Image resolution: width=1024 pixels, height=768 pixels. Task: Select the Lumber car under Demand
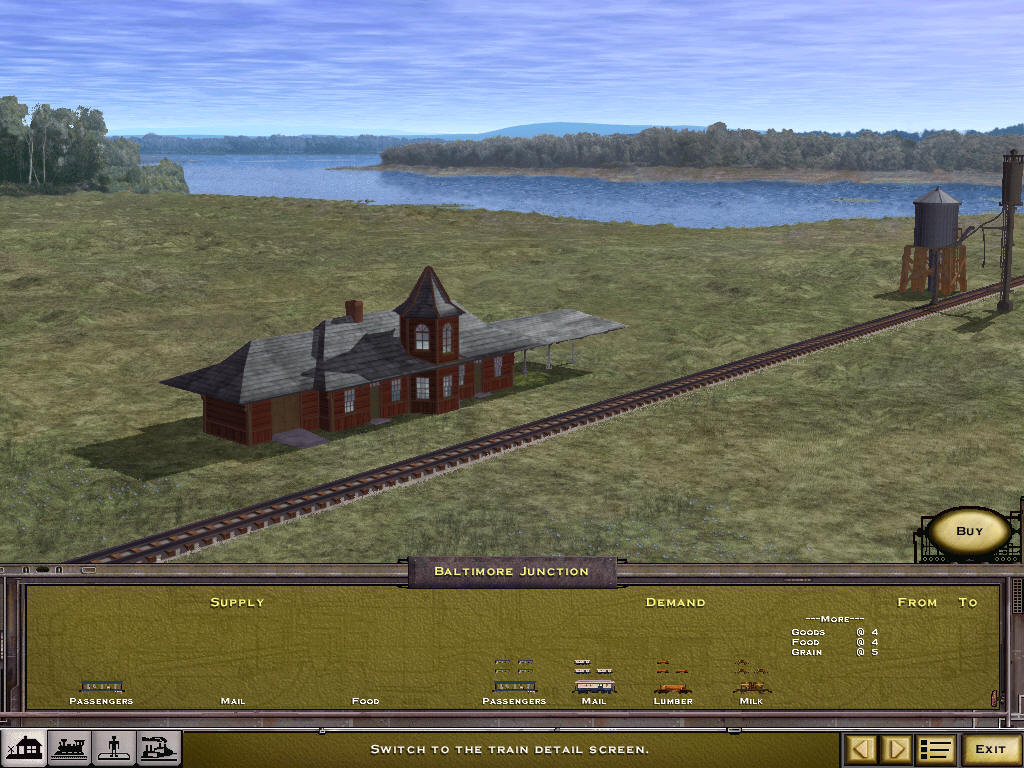pyautogui.click(x=672, y=688)
